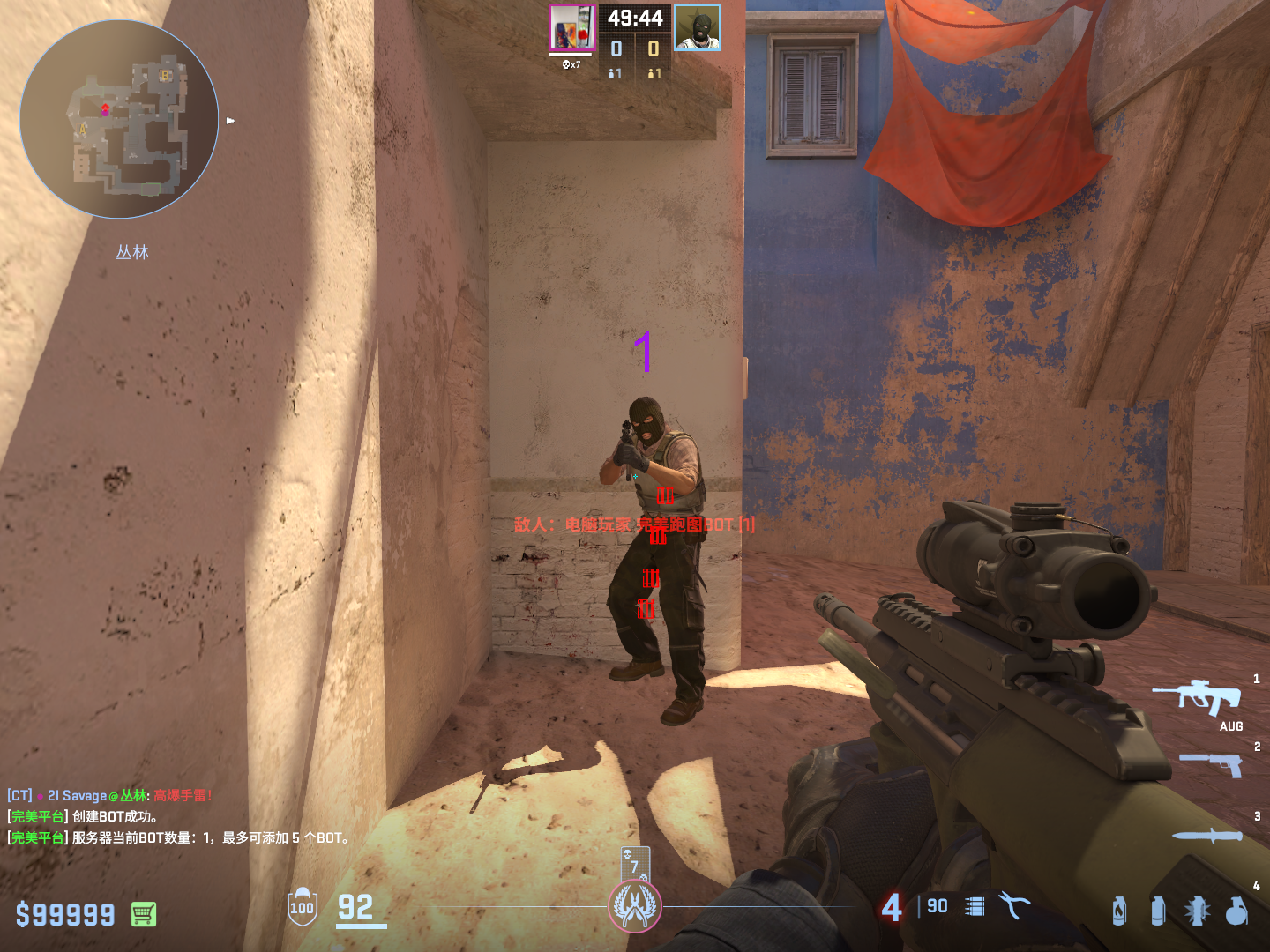Click the armor shield icon
This screenshot has height=952, width=1270.
pyautogui.click(x=303, y=906)
